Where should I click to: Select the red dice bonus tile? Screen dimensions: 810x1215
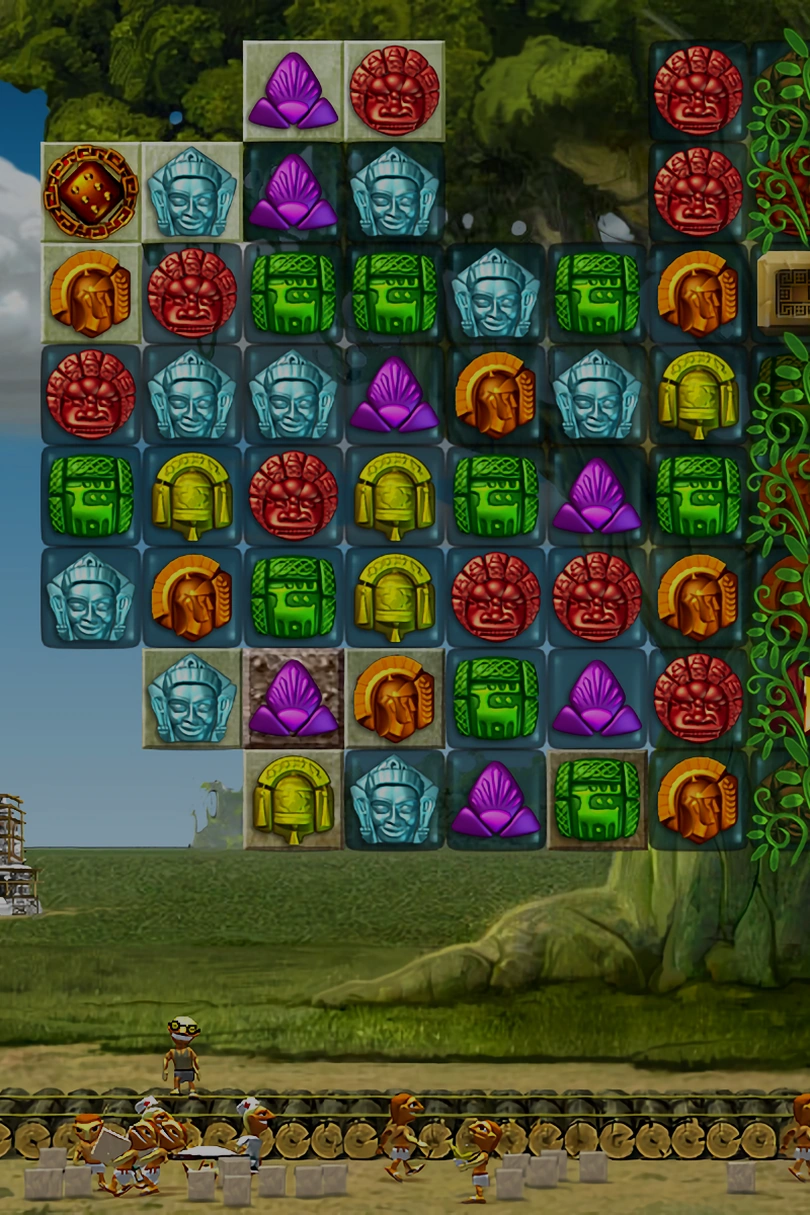[90, 192]
